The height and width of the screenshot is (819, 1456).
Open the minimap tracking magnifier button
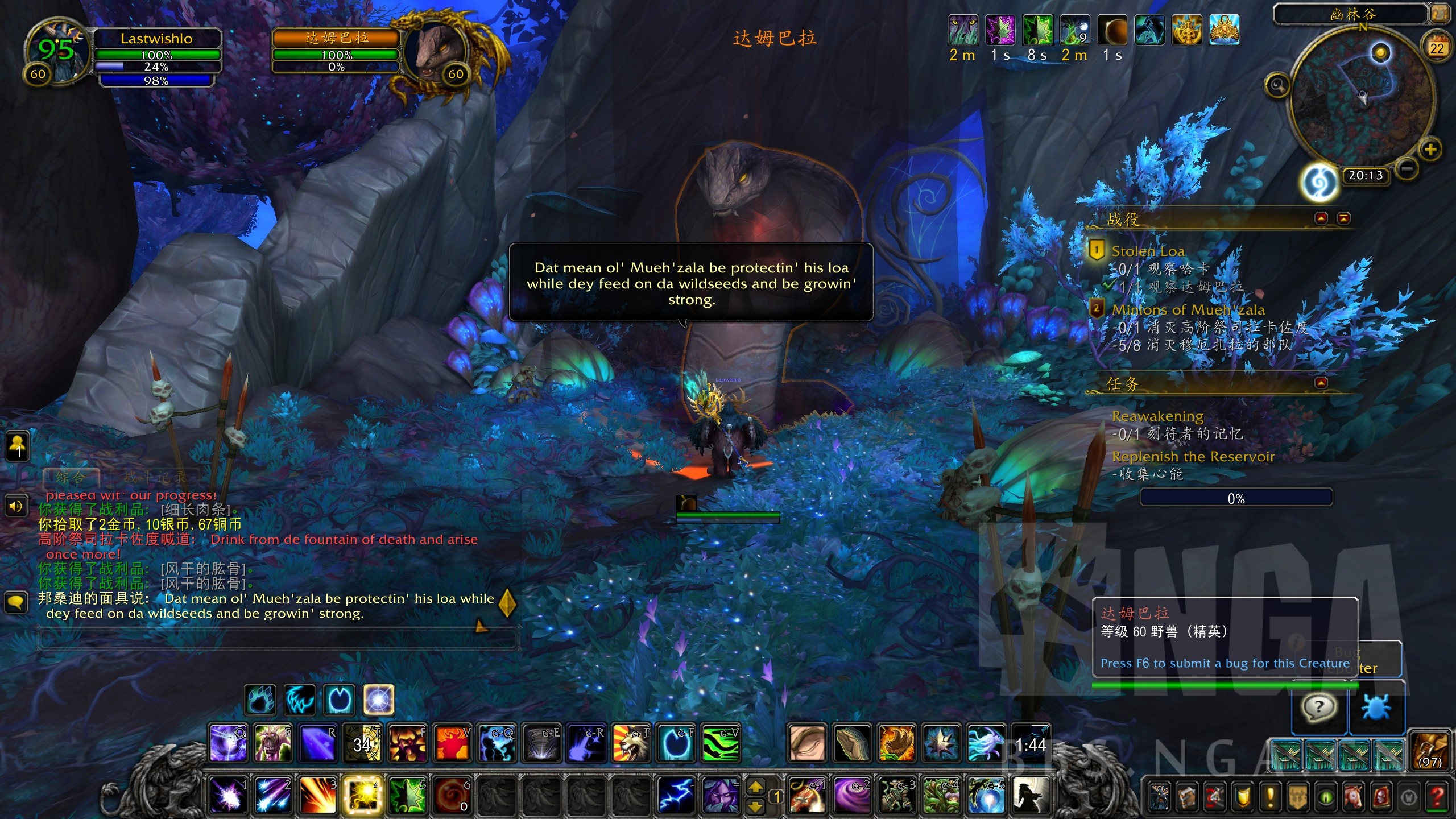pos(1277,85)
